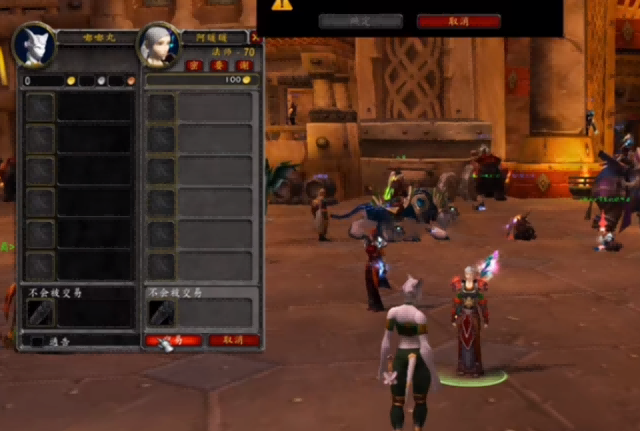Confirm the warning popup (确定)

[x=361, y=21]
